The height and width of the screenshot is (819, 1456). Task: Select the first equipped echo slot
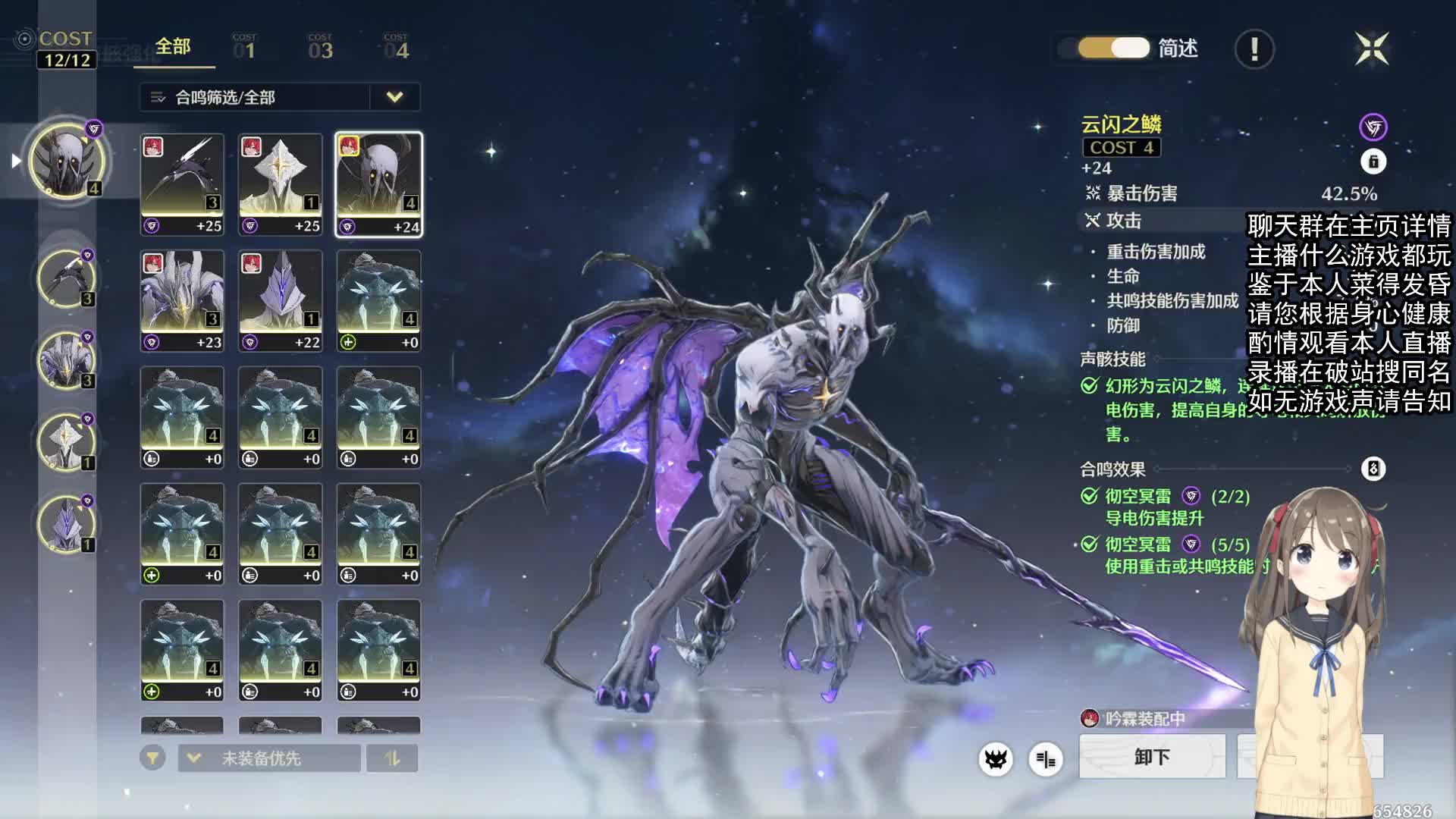coord(67,160)
